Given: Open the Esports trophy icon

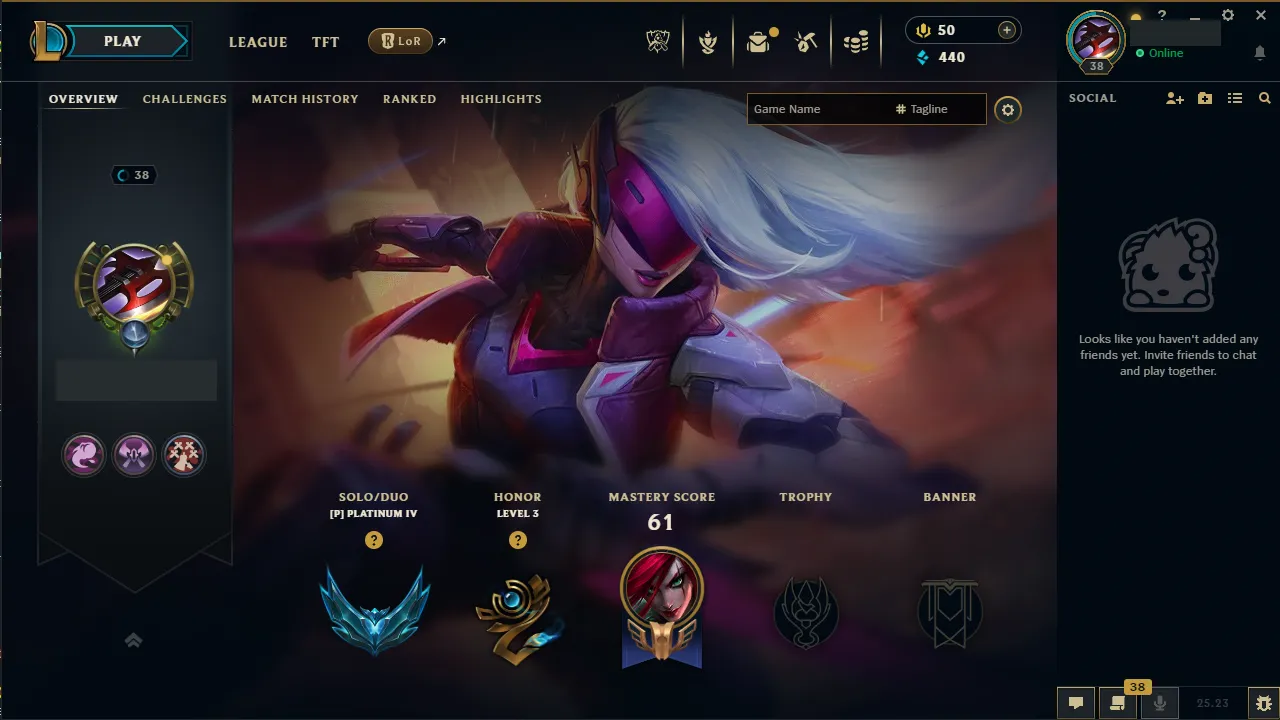Looking at the screenshot, I should coord(657,40).
